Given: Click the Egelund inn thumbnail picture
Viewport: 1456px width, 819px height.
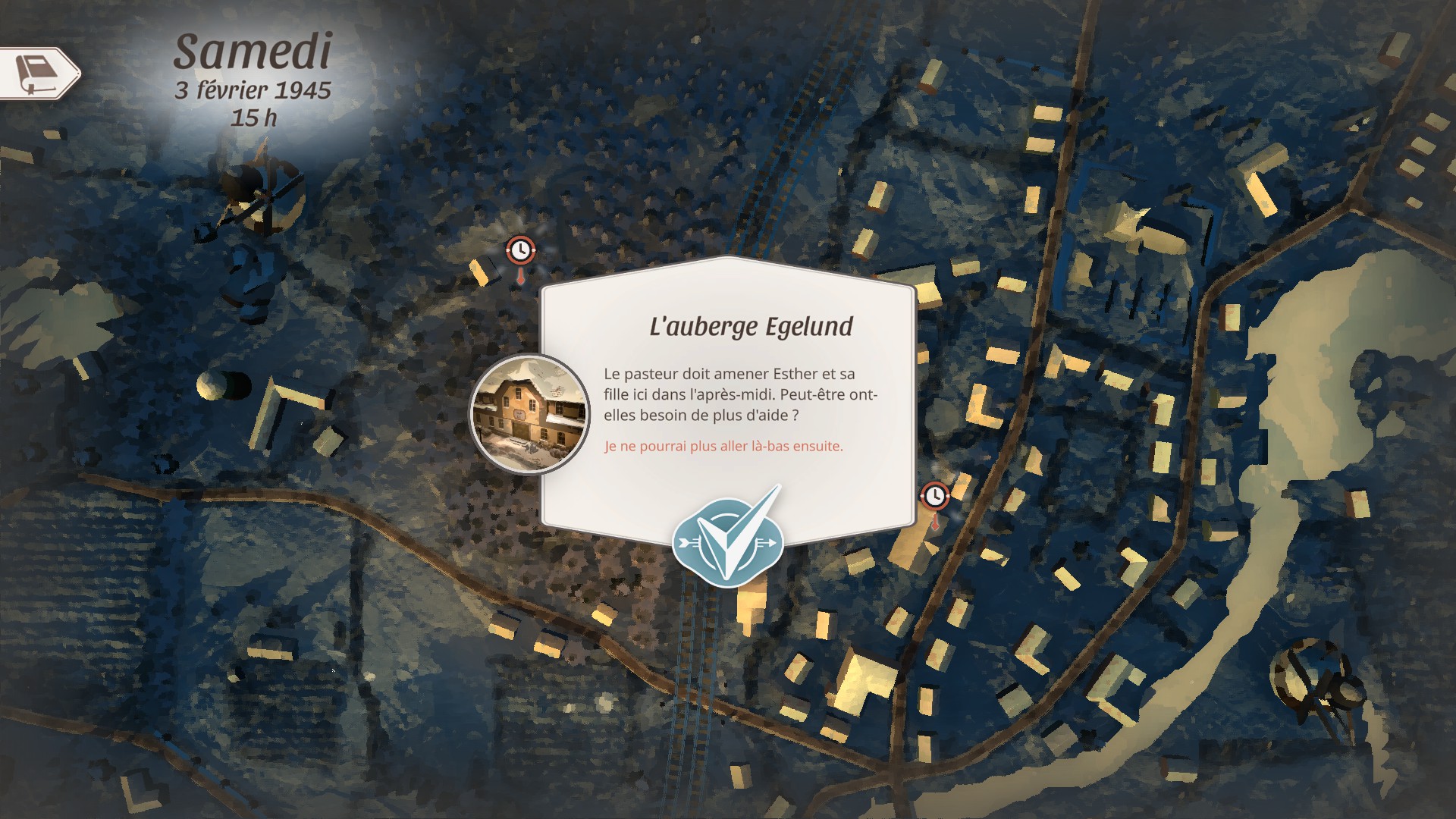Looking at the screenshot, I should [x=529, y=414].
